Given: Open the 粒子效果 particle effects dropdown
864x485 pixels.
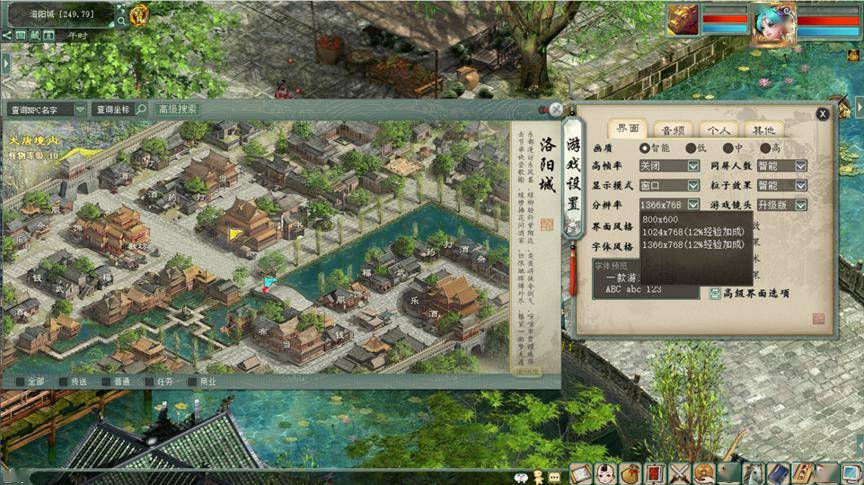Looking at the screenshot, I should pos(800,185).
